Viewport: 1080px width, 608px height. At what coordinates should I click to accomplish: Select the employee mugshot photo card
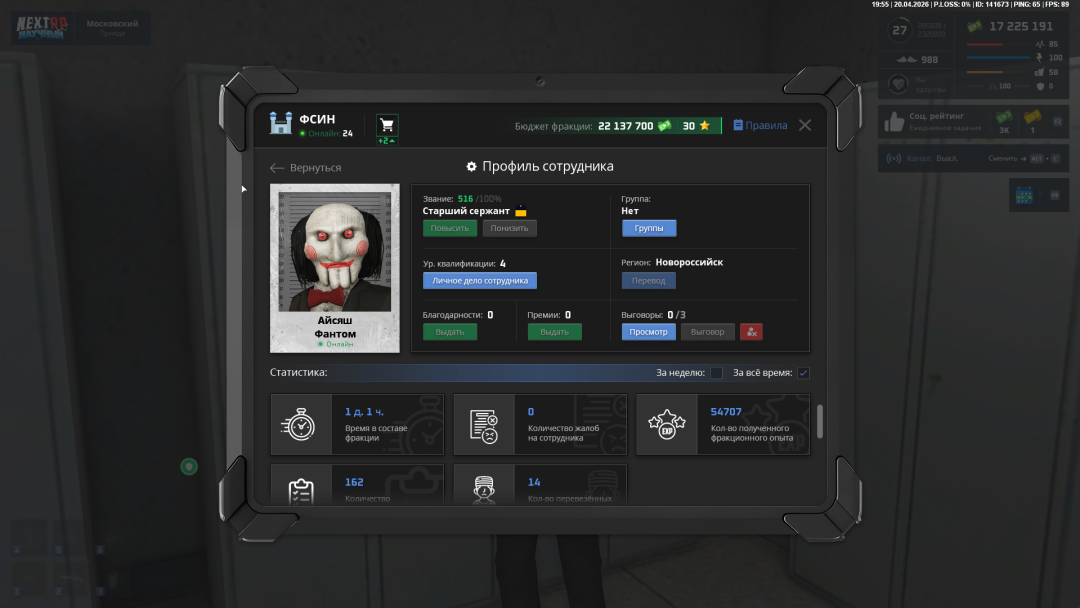click(334, 267)
